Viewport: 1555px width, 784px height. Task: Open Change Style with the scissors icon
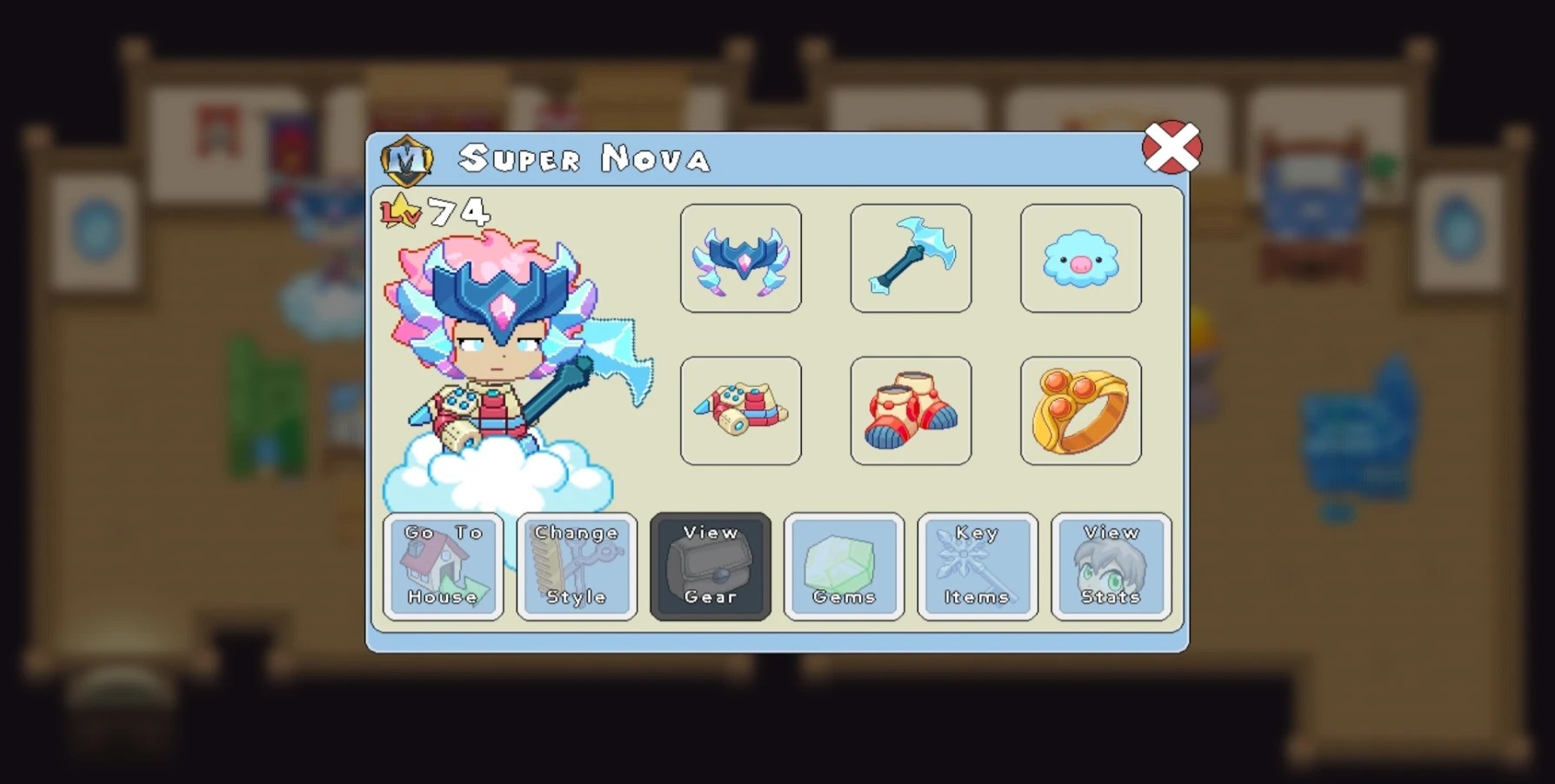(577, 567)
